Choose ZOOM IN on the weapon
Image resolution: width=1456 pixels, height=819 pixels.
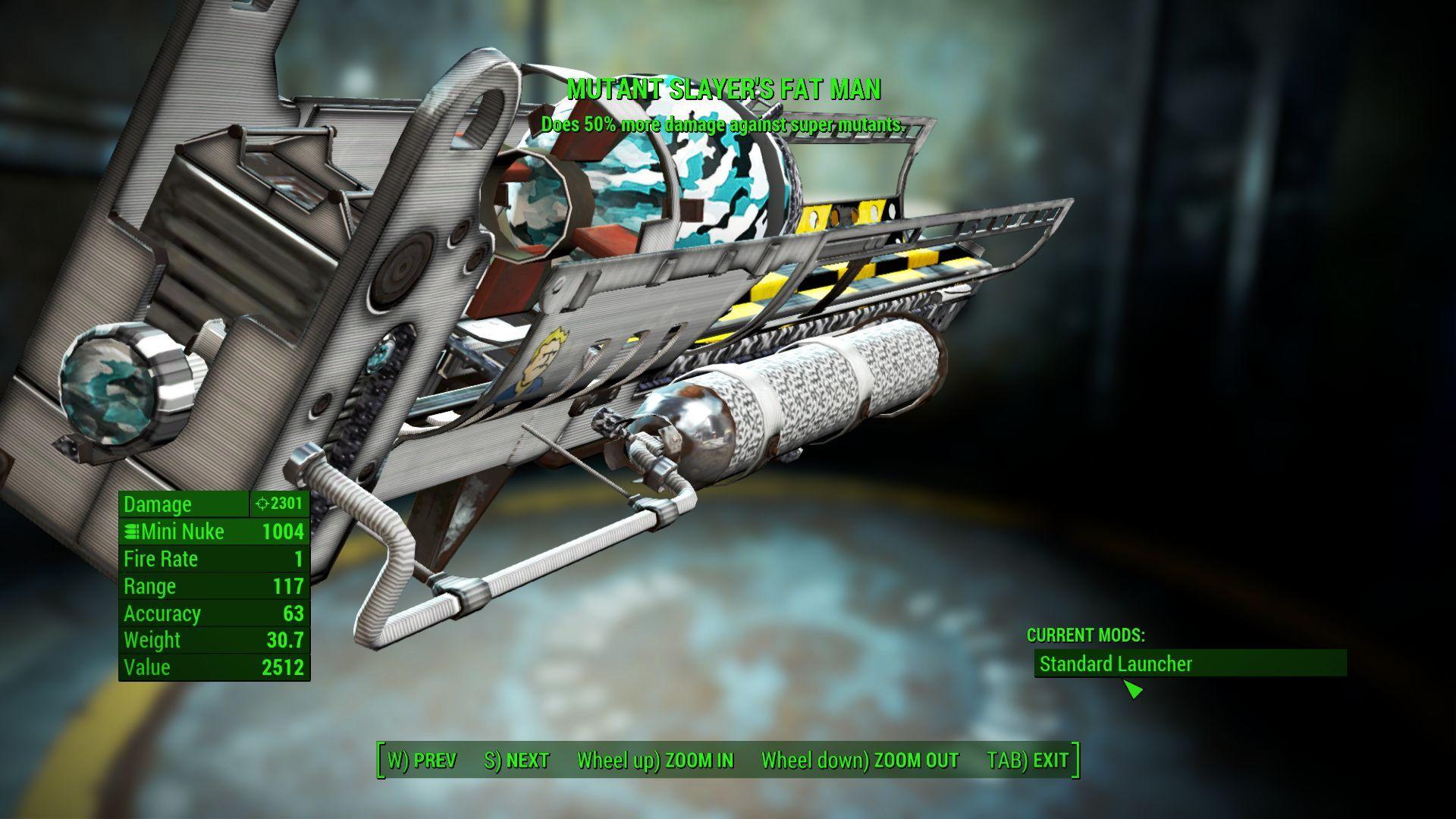[655, 761]
